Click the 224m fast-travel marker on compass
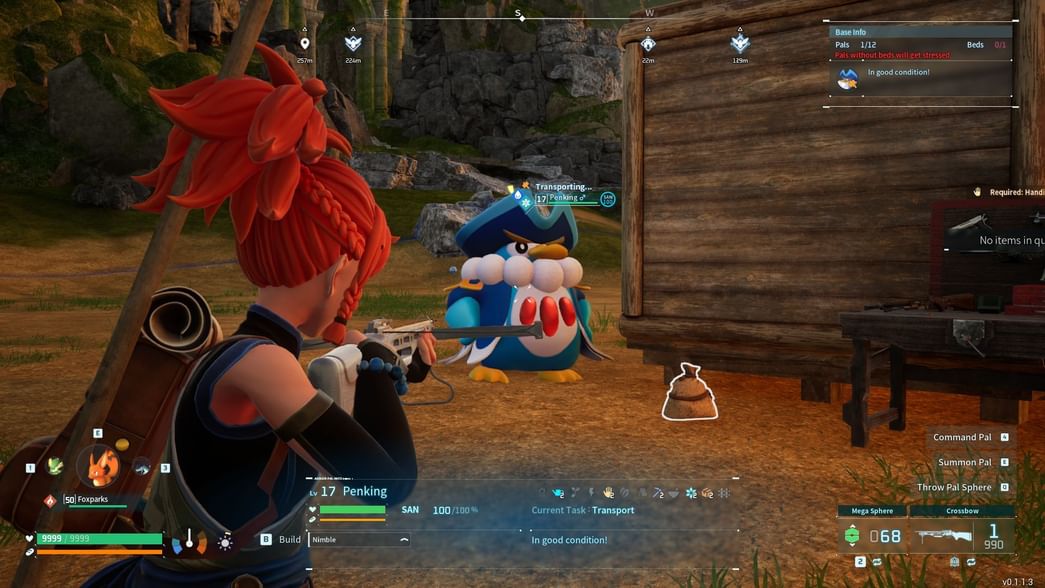 (x=352, y=44)
